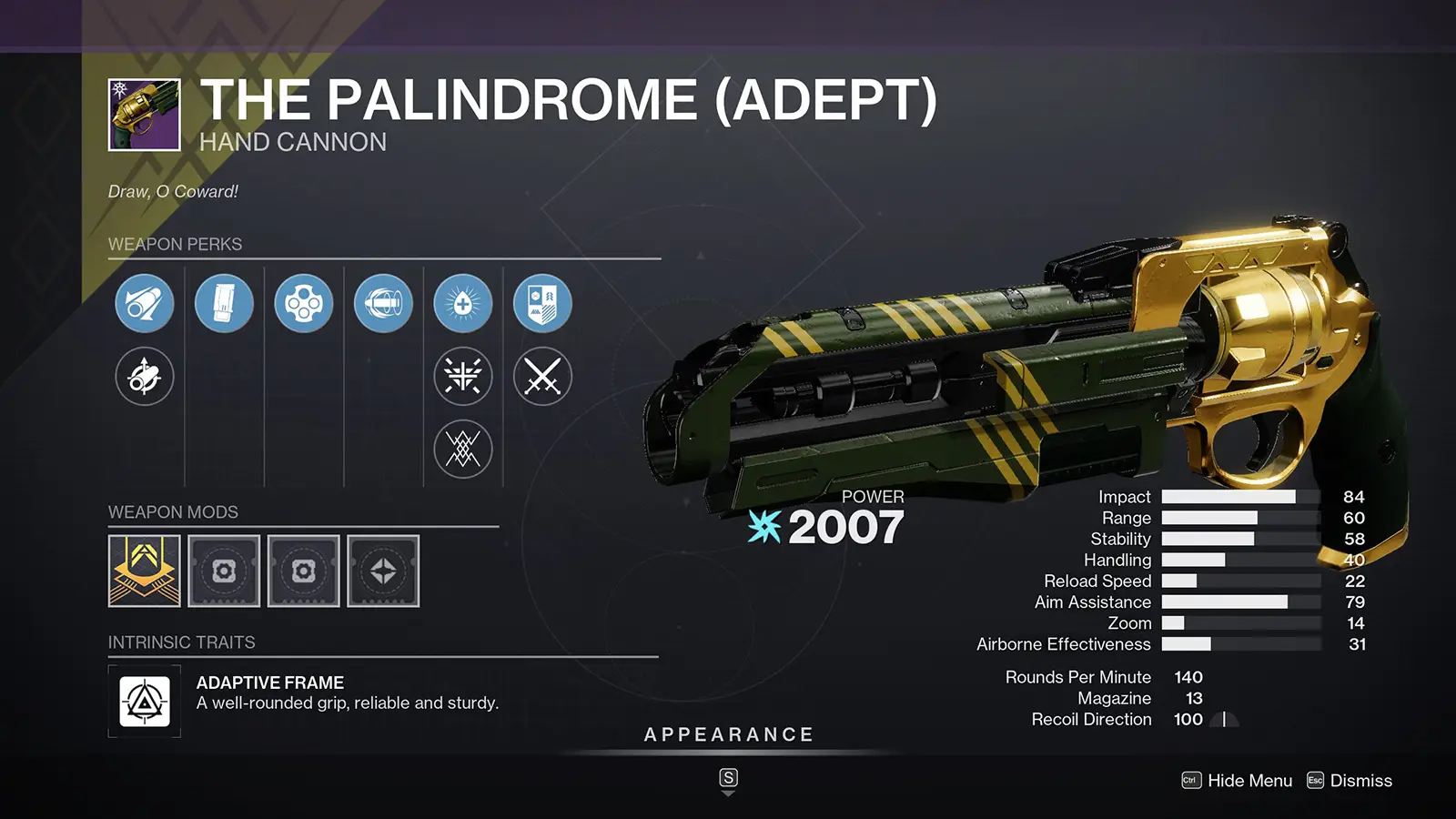Select the cylinder-shaped perk icon
The image size is (1456, 819).
coord(304,303)
